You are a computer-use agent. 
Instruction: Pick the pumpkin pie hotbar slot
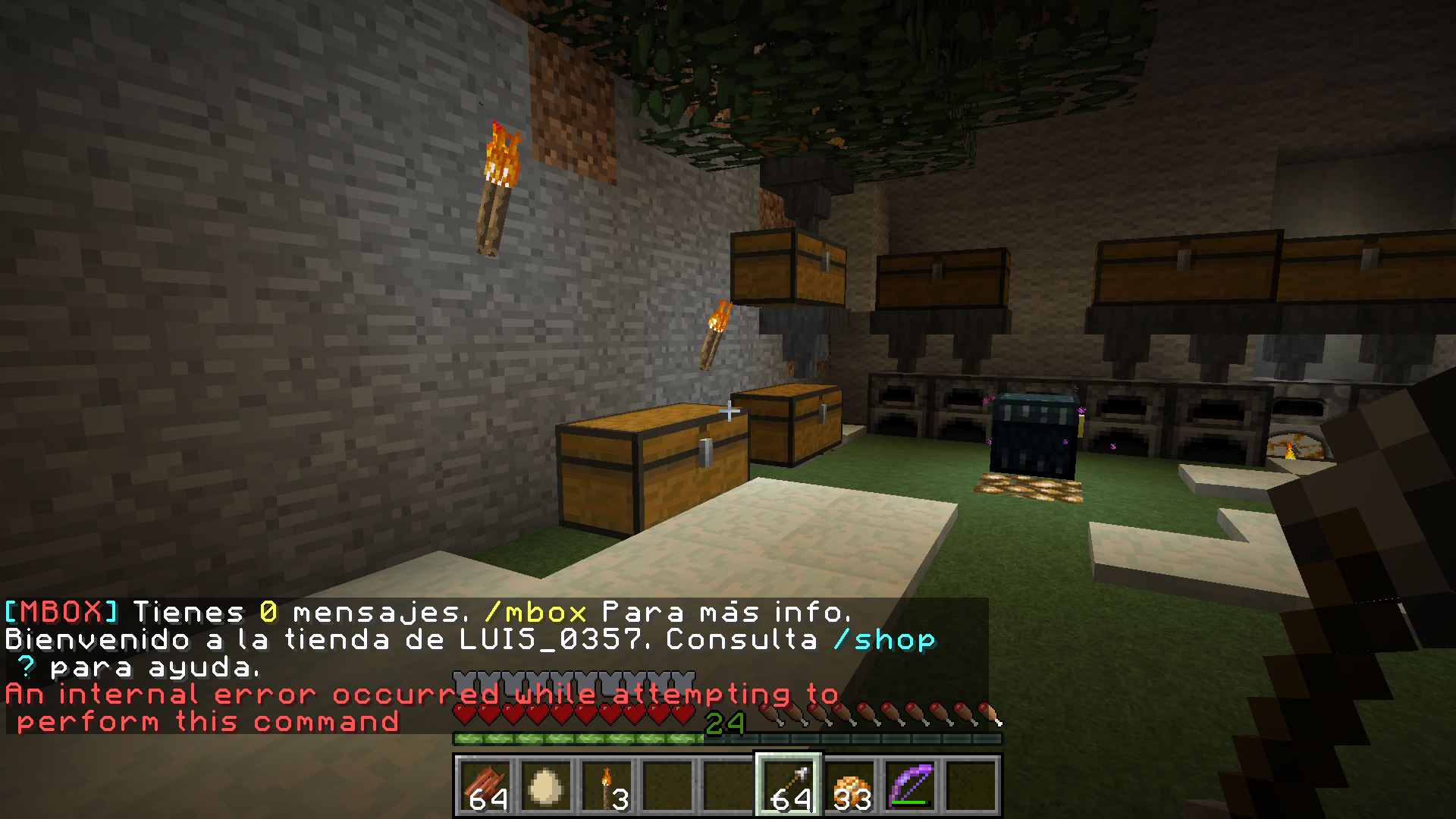[849, 786]
